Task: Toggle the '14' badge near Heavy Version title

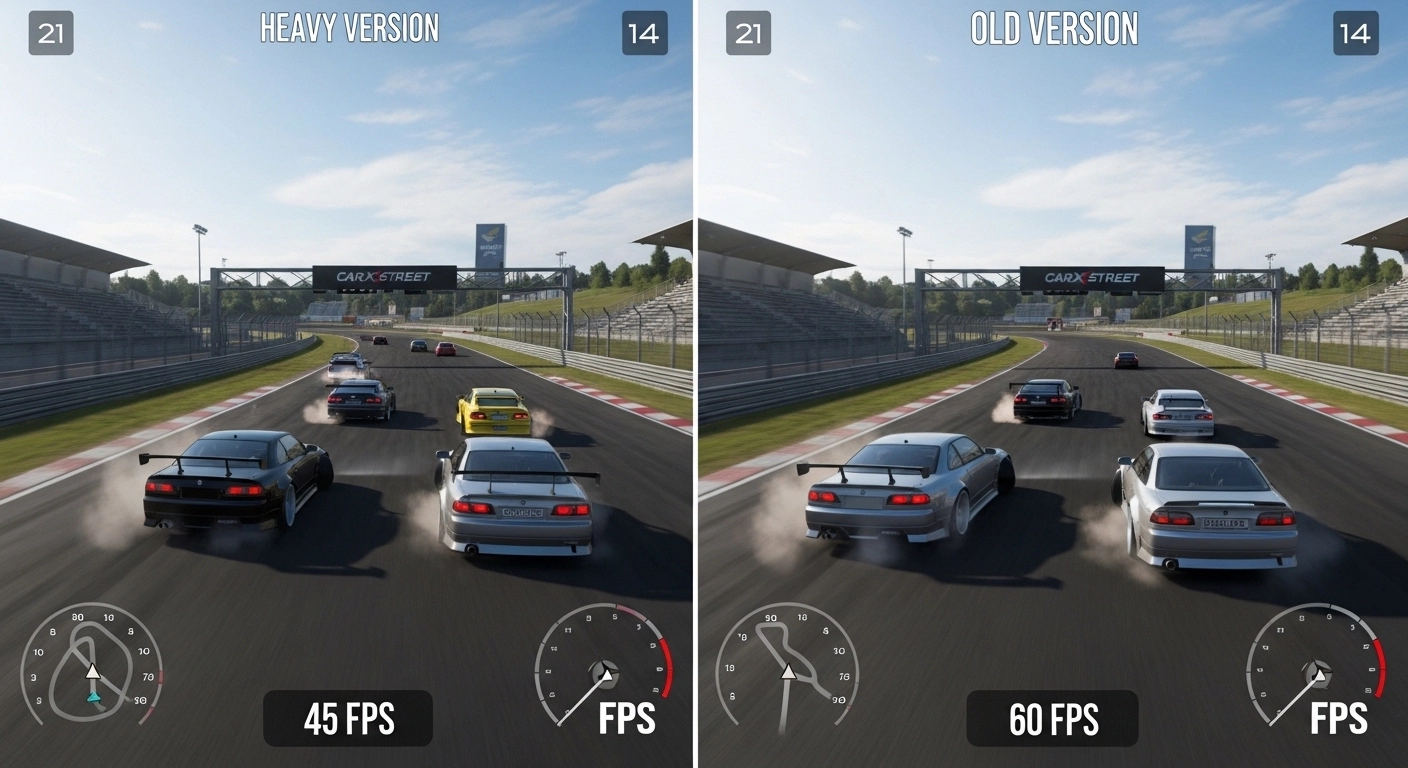Action: [x=645, y=33]
